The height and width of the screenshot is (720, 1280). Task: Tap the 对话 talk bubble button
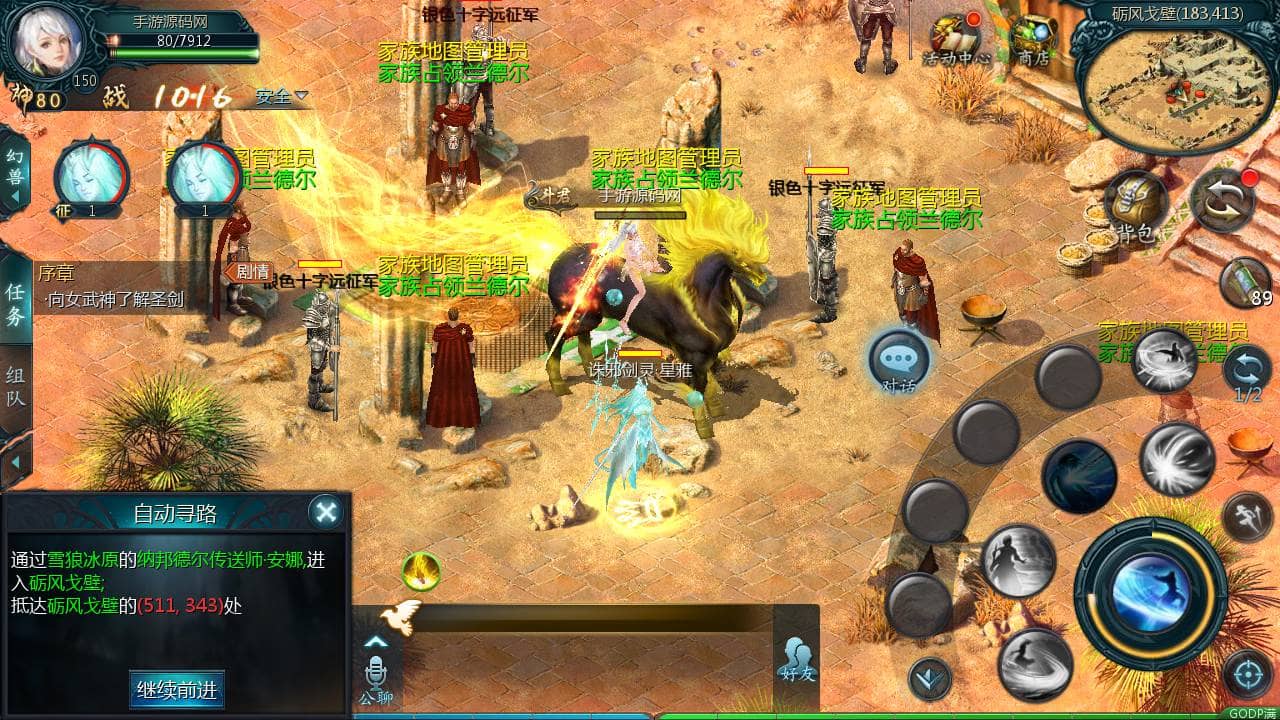tap(899, 361)
